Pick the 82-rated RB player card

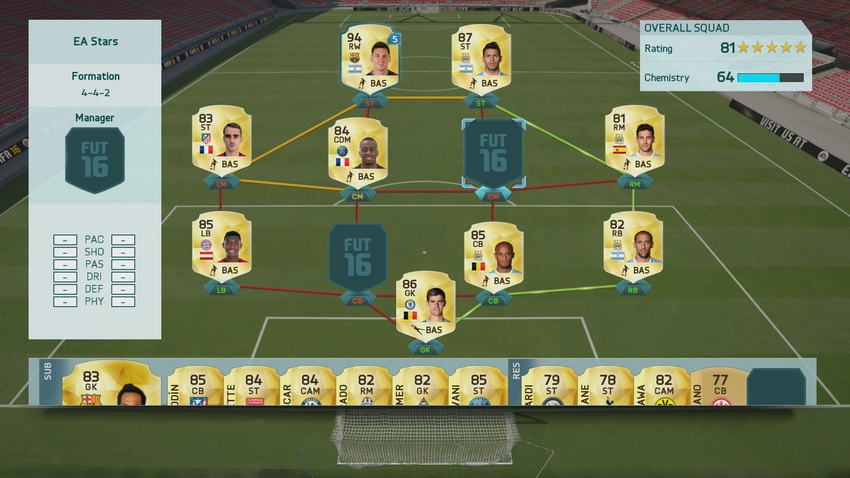tap(632, 246)
